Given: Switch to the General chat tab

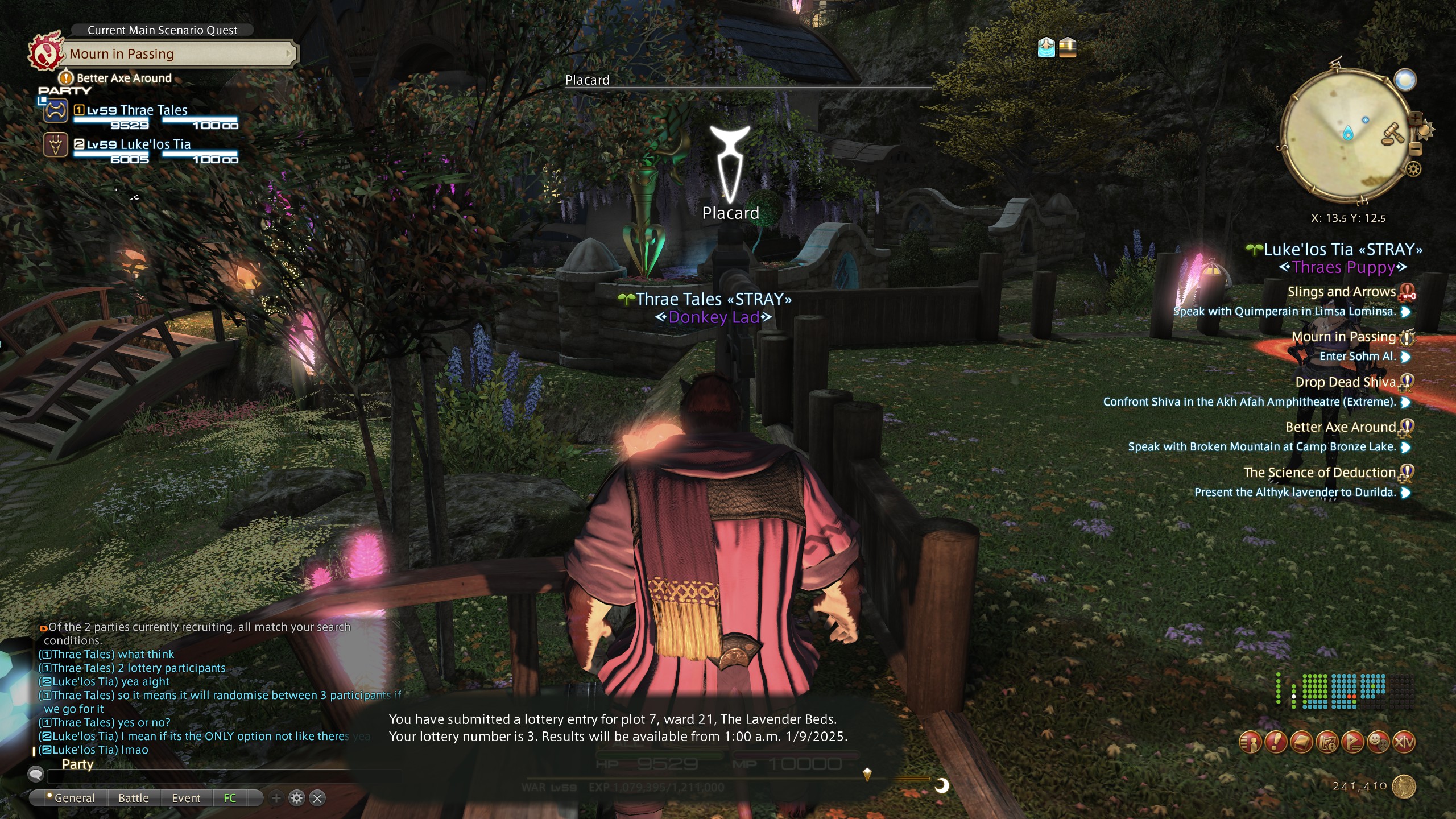Looking at the screenshot, I should [74, 798].
